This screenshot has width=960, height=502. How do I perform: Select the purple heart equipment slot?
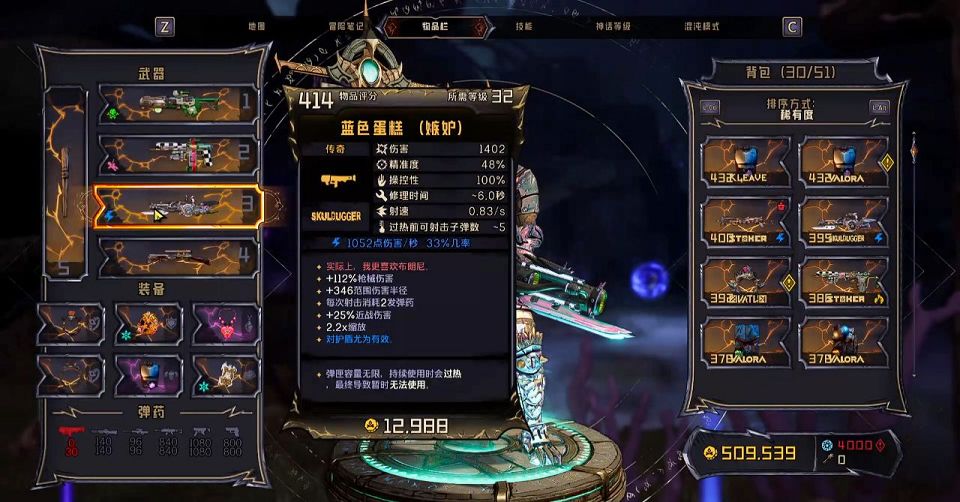click(226, 324)
